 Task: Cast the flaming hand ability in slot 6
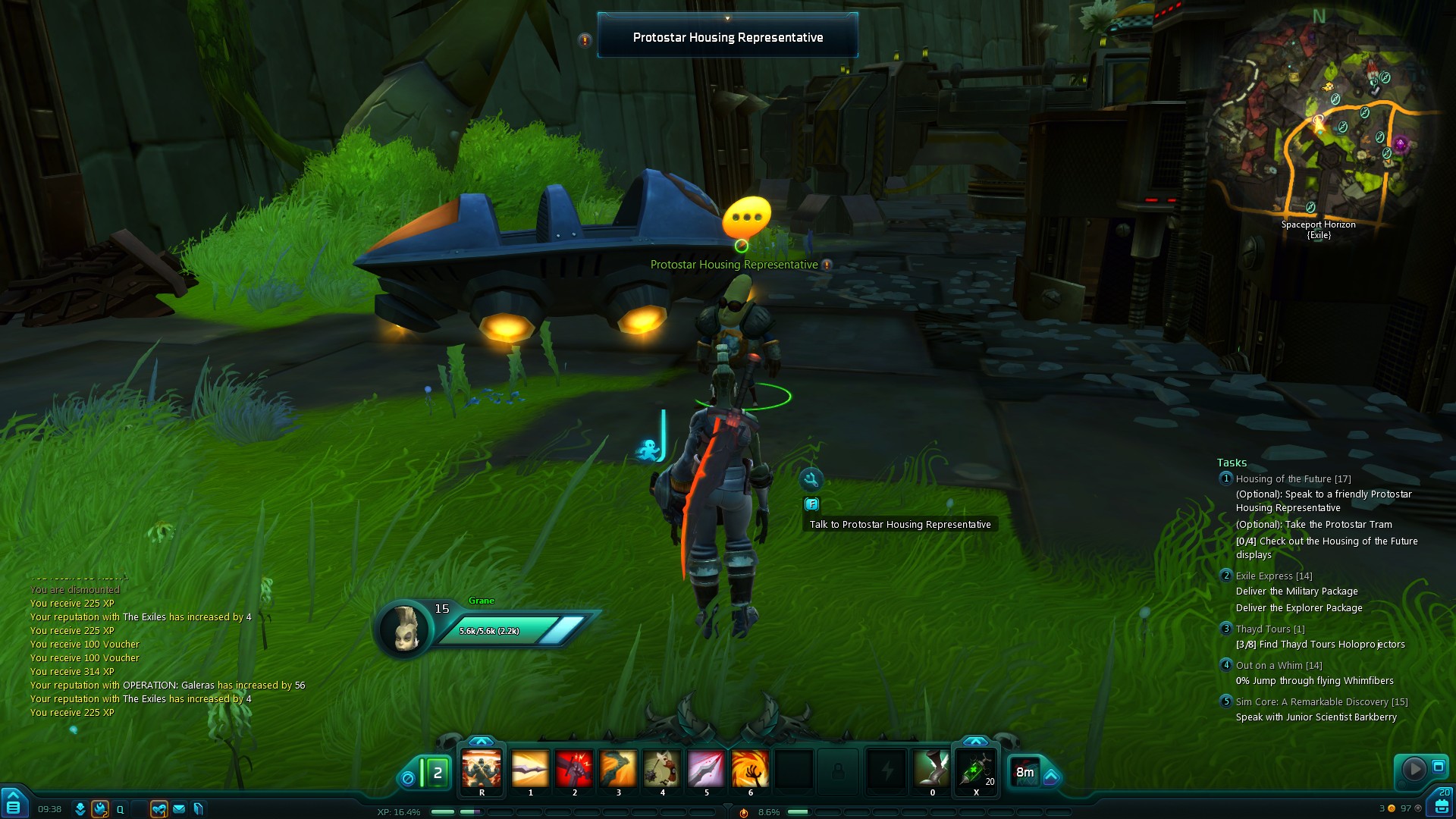pyautogui.click(x=750, y=769)
